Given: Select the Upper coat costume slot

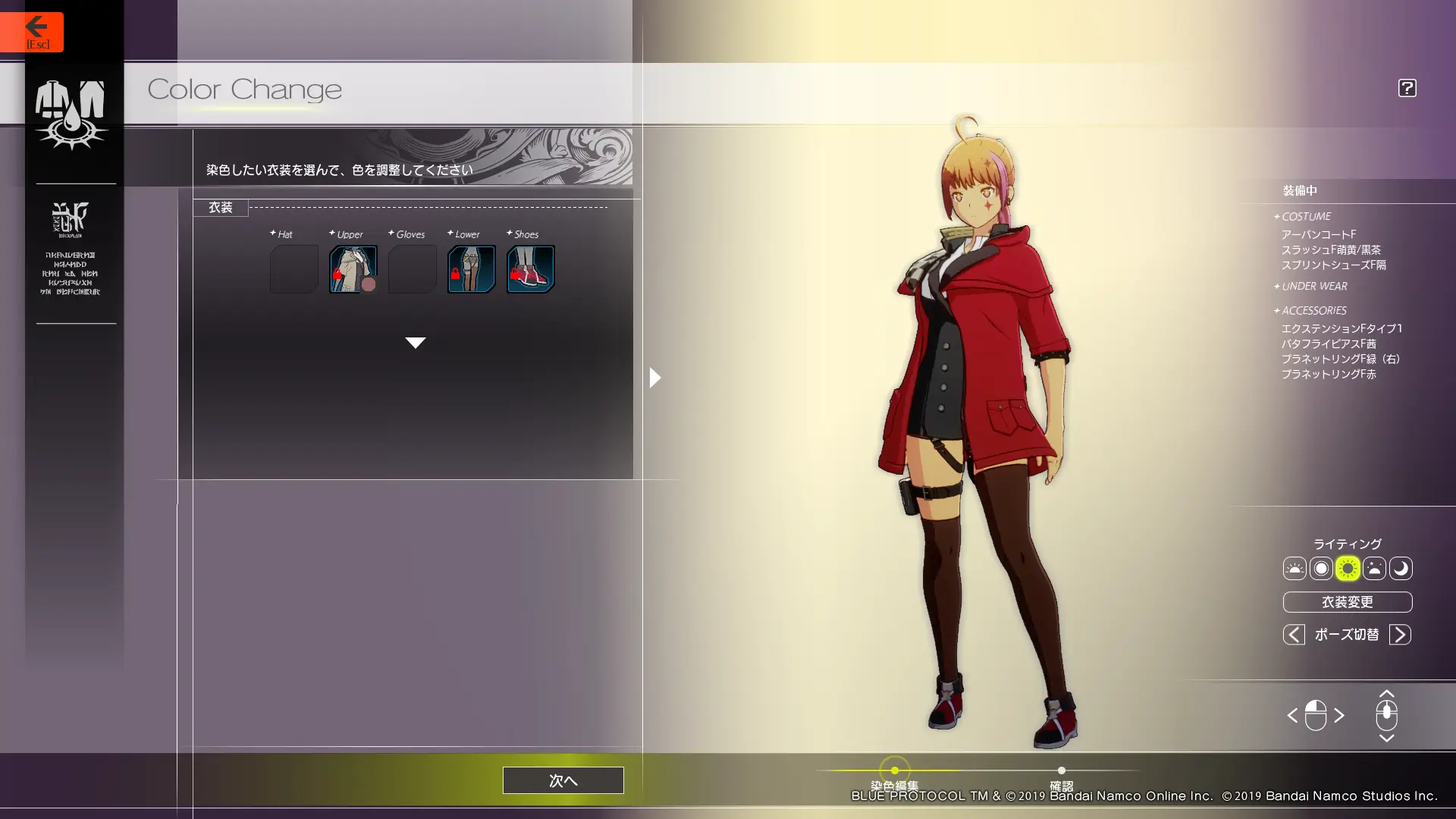Looking at the screenshot, I should (353, 268).
